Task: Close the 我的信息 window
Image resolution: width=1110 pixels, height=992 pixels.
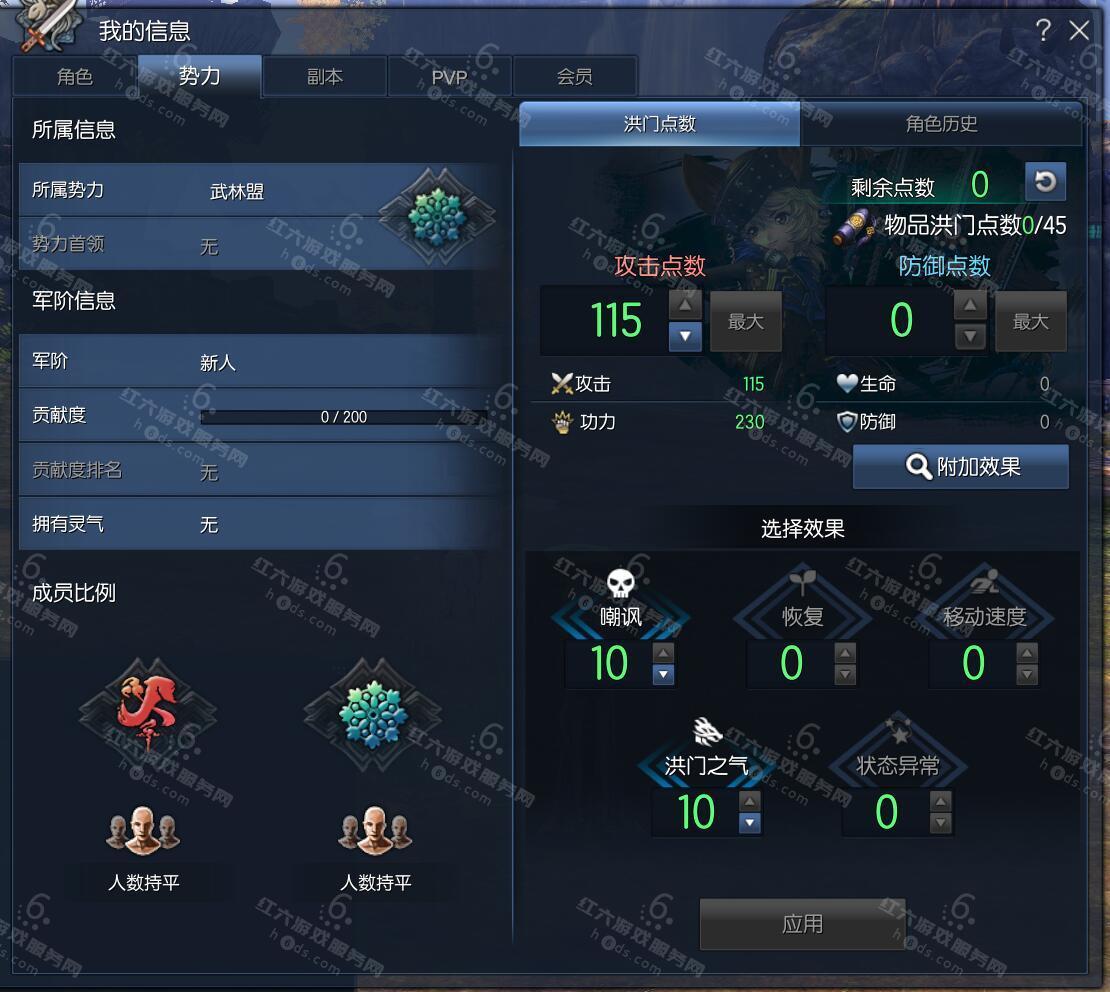Action: tap(1079, 31)
